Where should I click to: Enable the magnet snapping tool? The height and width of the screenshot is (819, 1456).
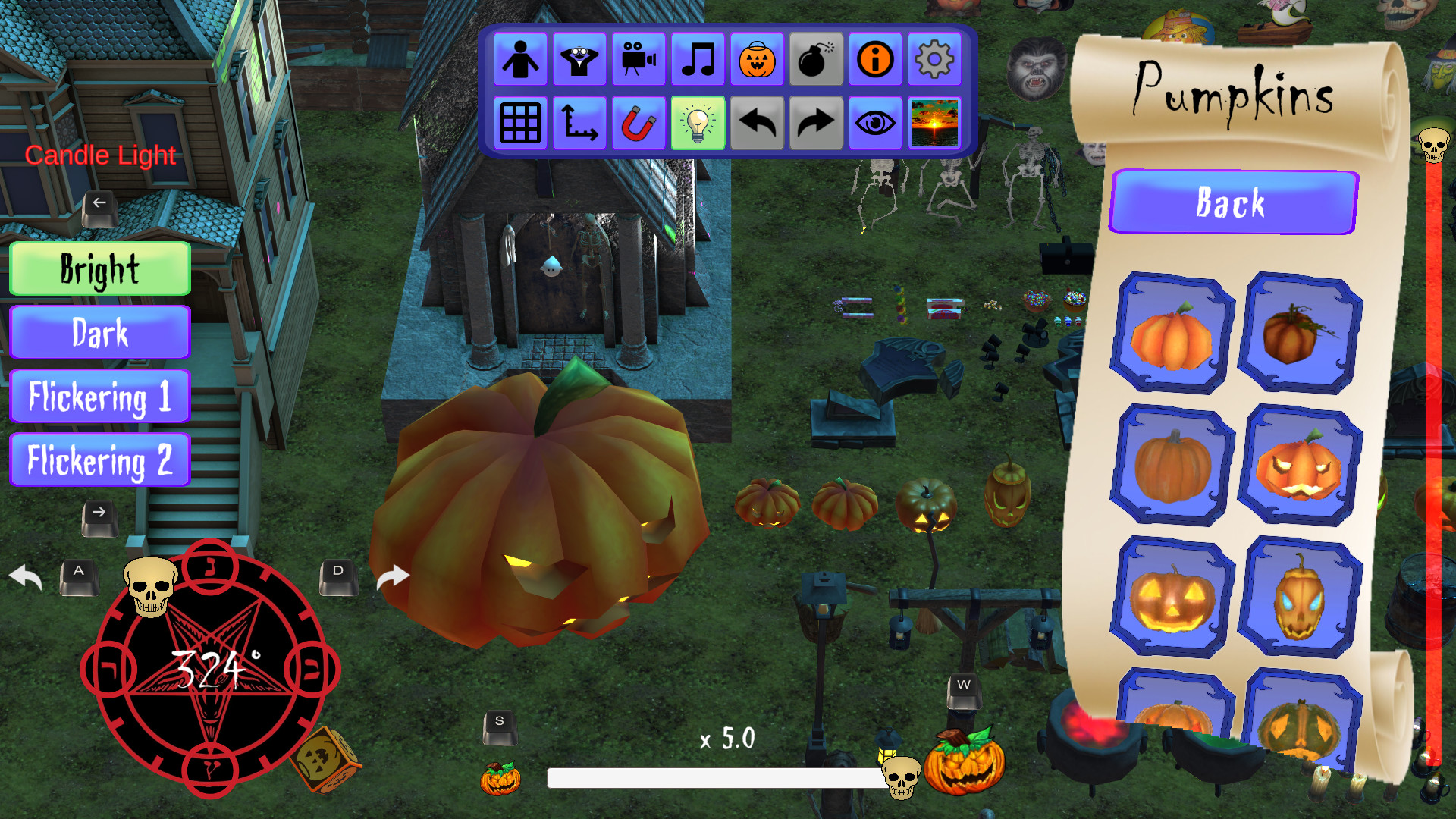tap(639, 122)
